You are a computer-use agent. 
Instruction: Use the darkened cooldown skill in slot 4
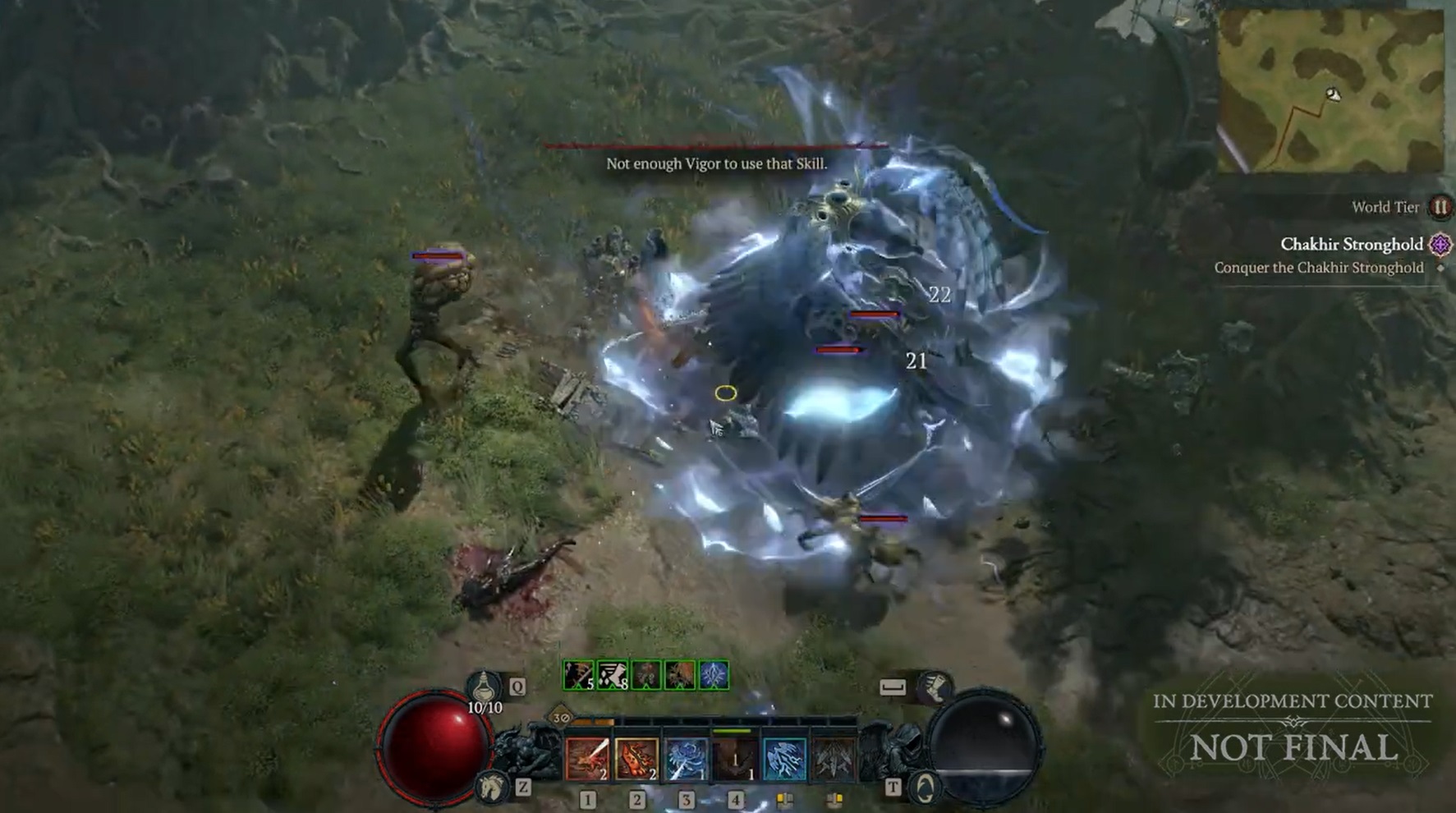click(x=735, y=758)
